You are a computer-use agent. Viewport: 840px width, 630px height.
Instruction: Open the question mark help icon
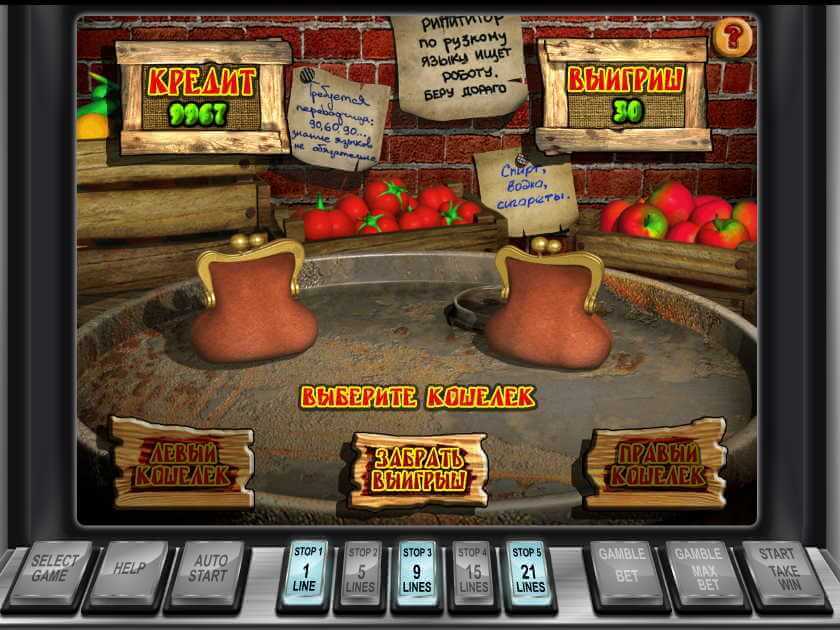(734, 39)
